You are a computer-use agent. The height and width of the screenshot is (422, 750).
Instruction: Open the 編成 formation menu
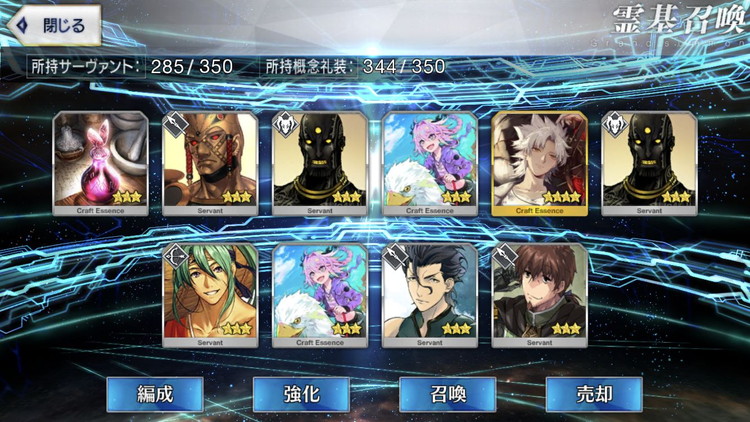coord(155,393)
